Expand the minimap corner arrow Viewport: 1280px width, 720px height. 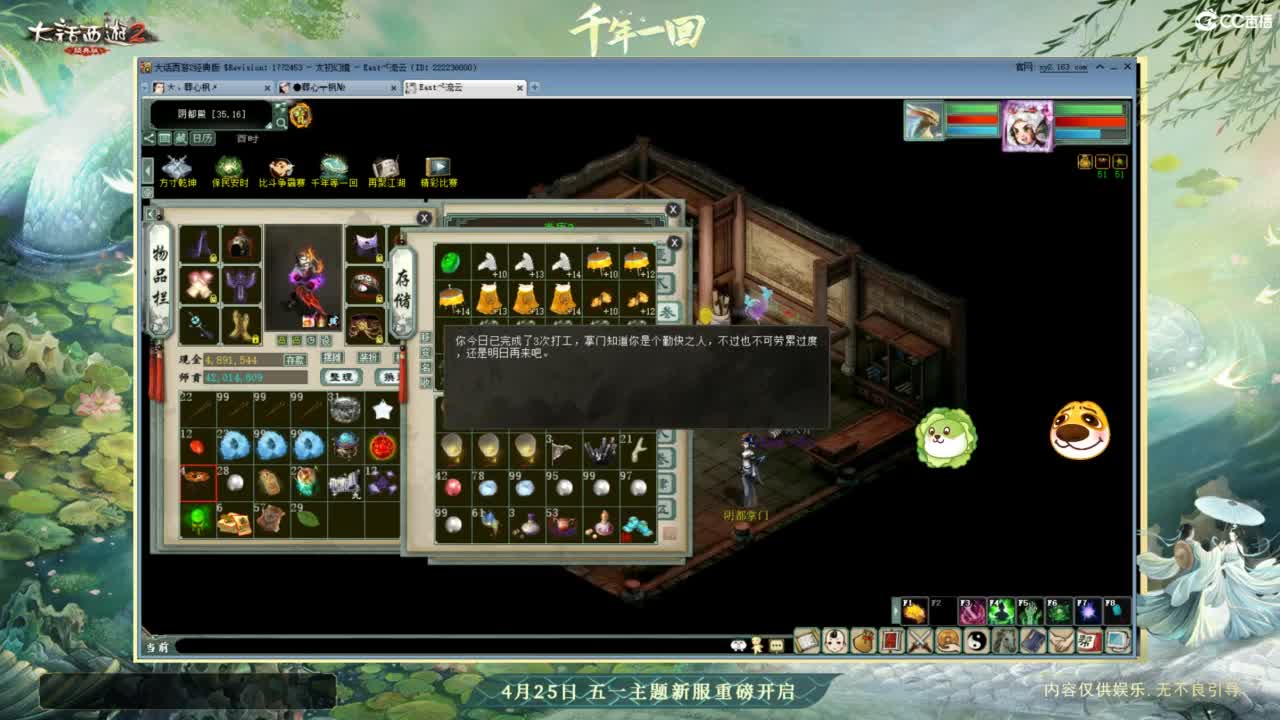pos(268,126)
